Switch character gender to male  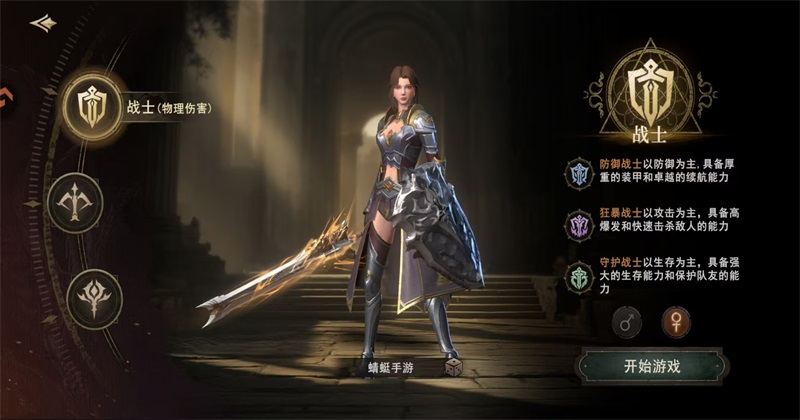pos(627,322)
